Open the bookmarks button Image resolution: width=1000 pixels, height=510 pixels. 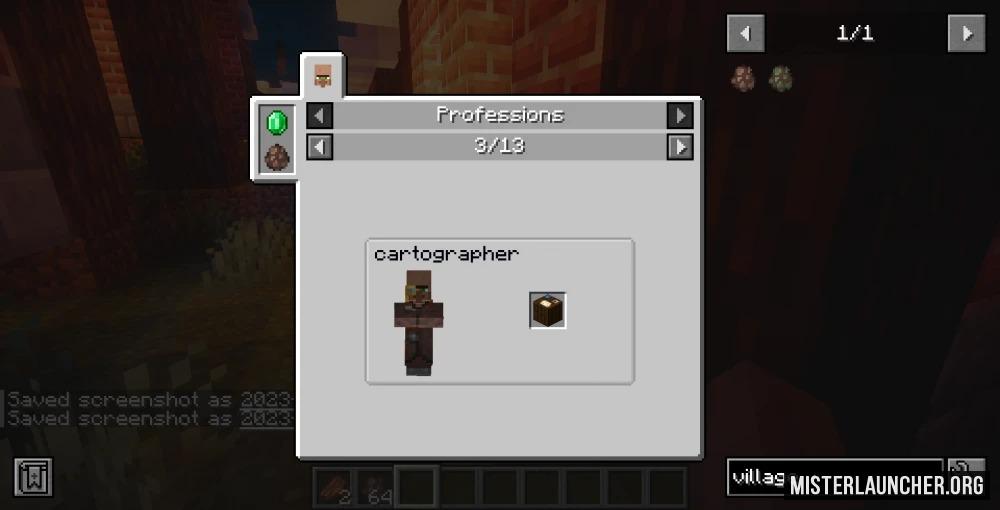(32, 477)
